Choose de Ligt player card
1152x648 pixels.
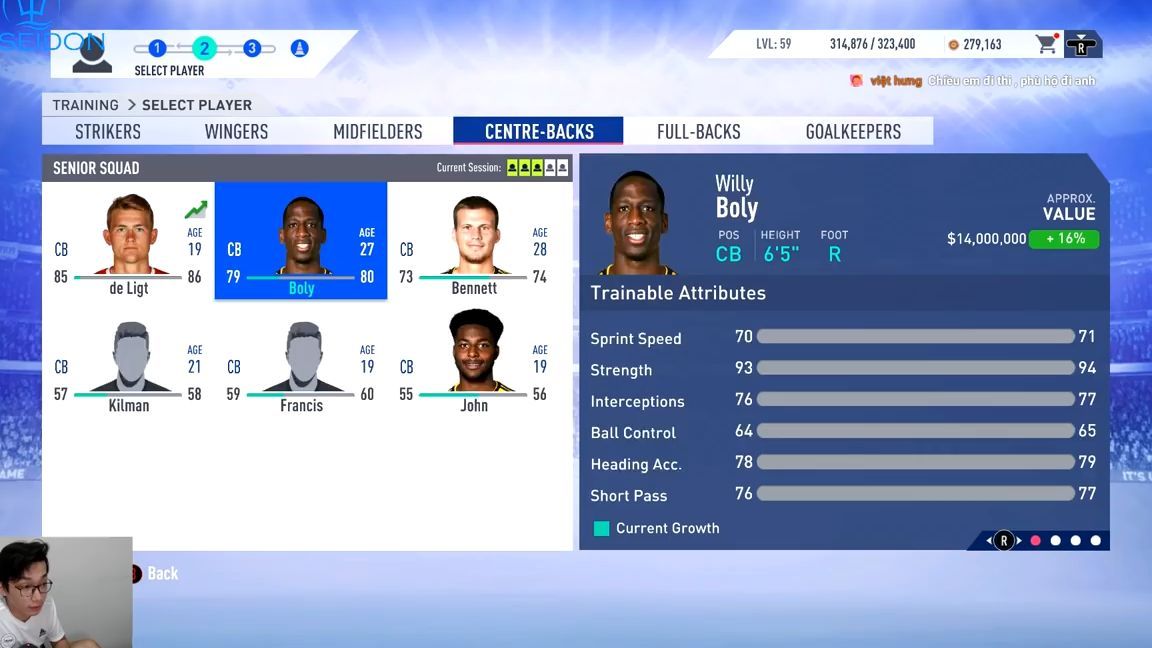click(x=128, y=241)
